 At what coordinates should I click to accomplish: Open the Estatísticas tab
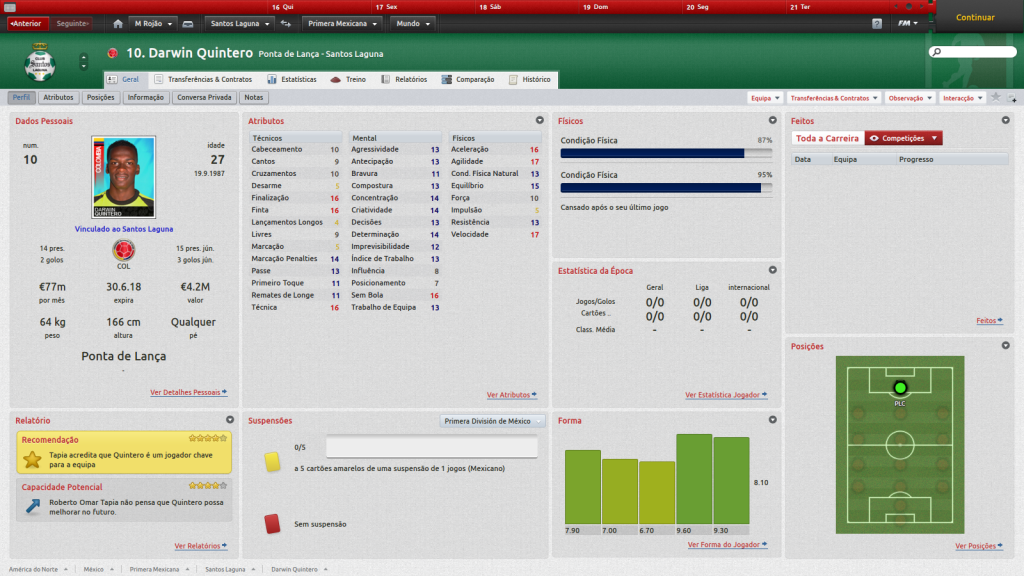[x=292, y=79]
